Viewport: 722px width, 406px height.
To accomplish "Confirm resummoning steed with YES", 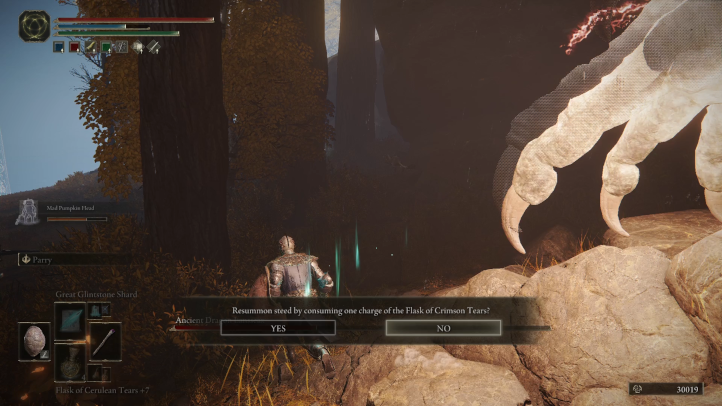I will point(278,327).
